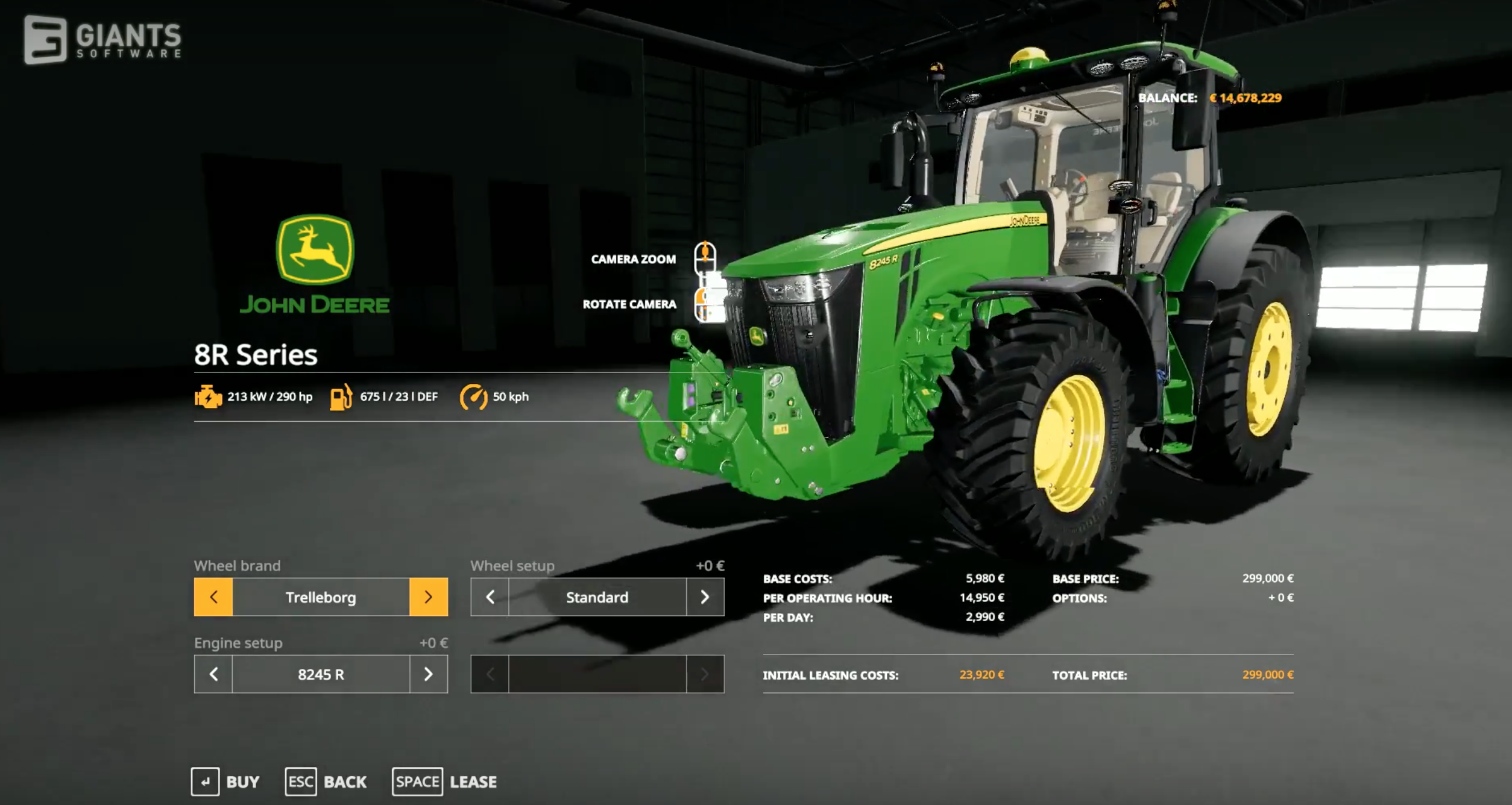Select previous wheel brand option
Image resolution: width=1512 pixels, height=805 pixels.
point(213,597)
